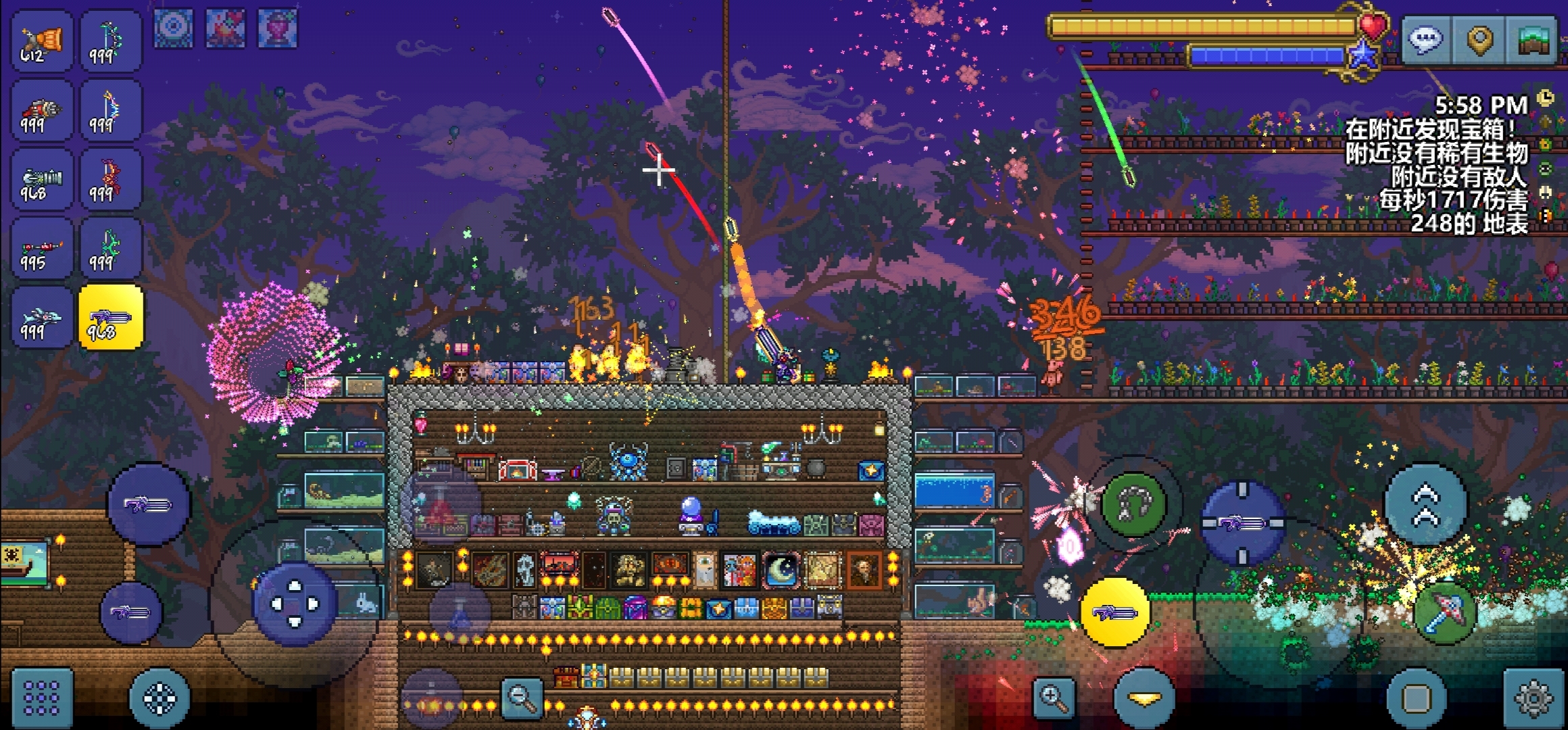Zoom out with the minus magnifier
Screen dimensions: 1568x730
pos(522,698)
